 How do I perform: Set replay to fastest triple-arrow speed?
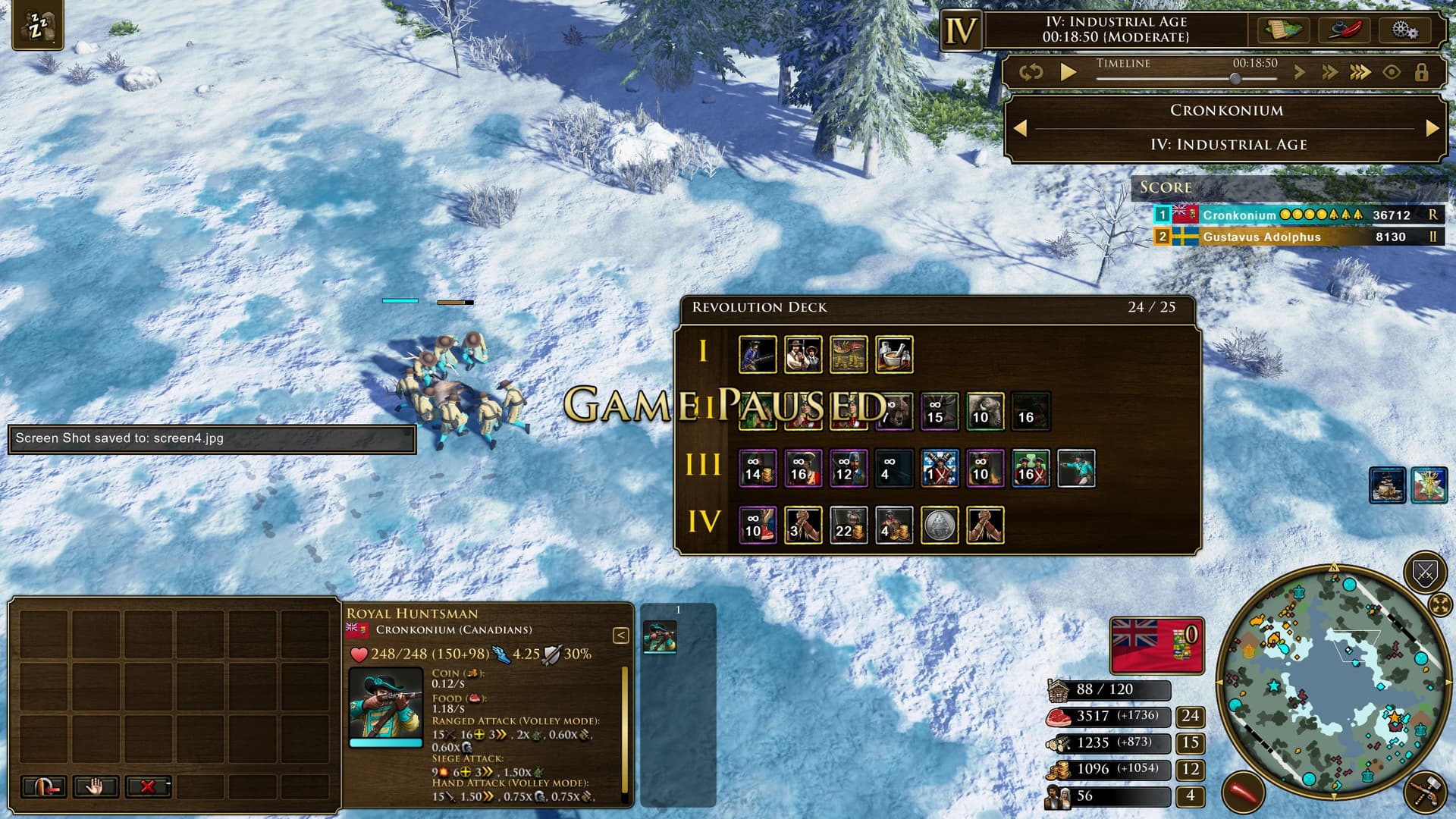[x=1360, y=72]
